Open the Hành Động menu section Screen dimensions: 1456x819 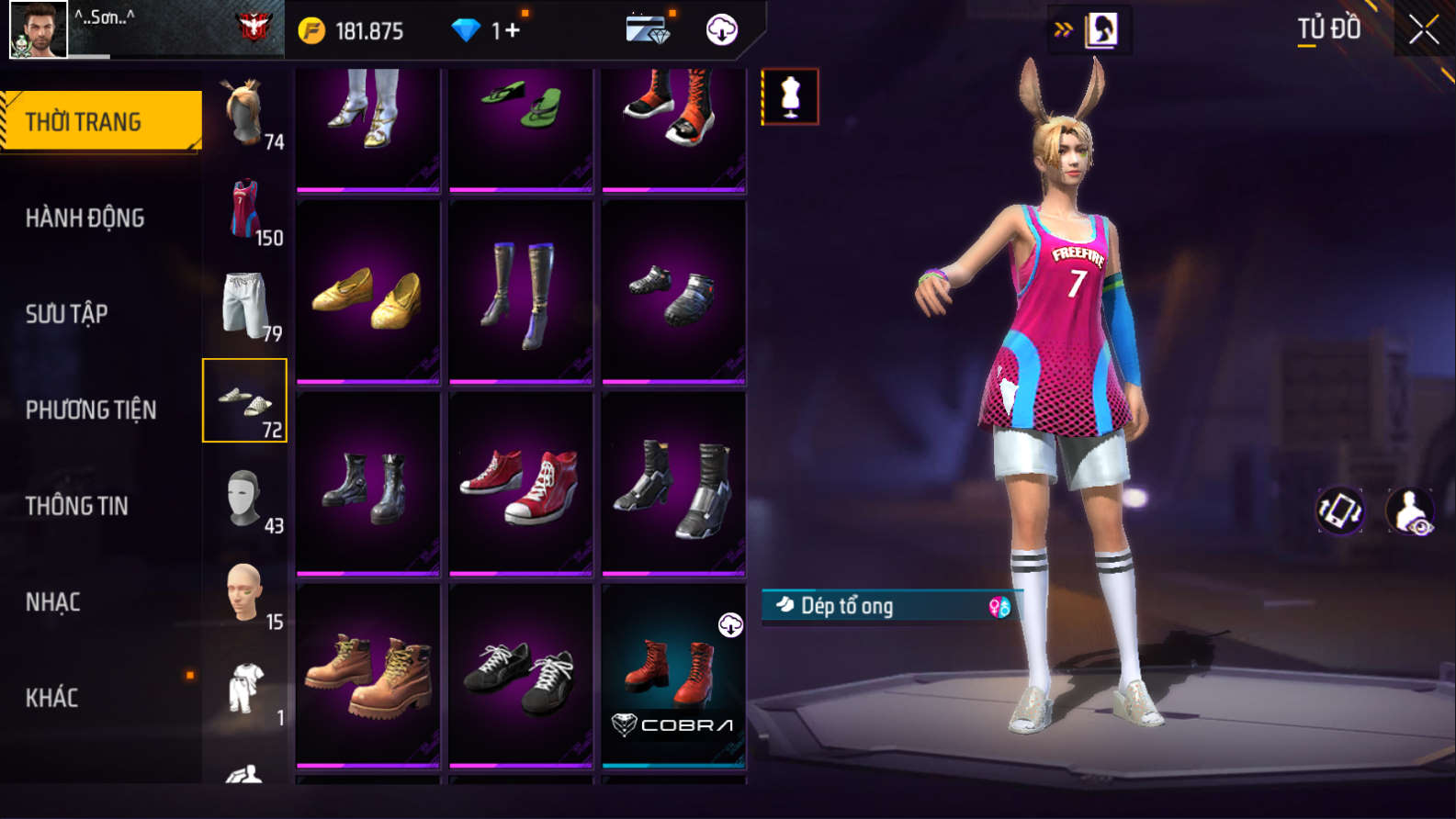(x=85, y=218)
